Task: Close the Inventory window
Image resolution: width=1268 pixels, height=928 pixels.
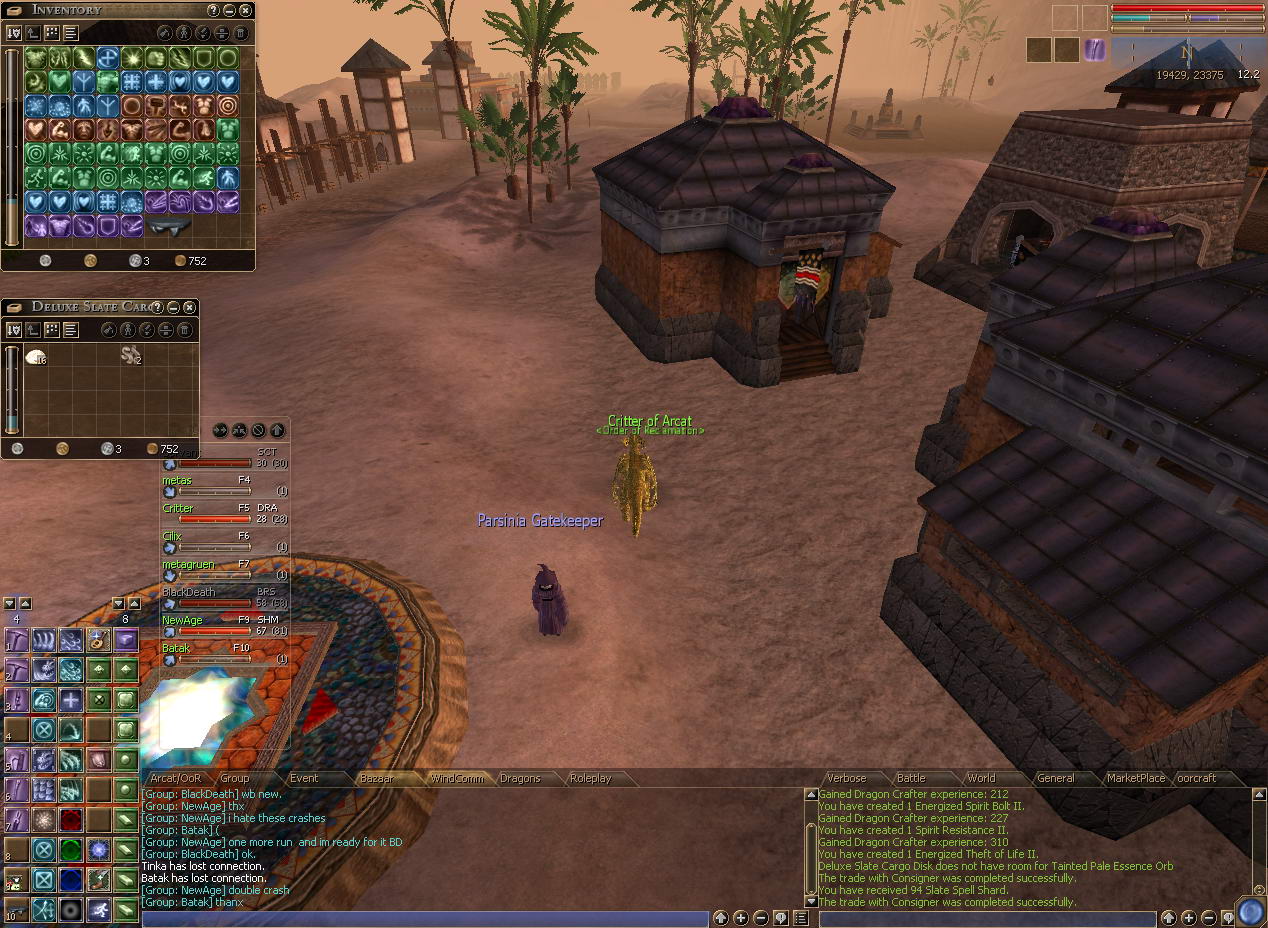Action: tap(246, 10)
